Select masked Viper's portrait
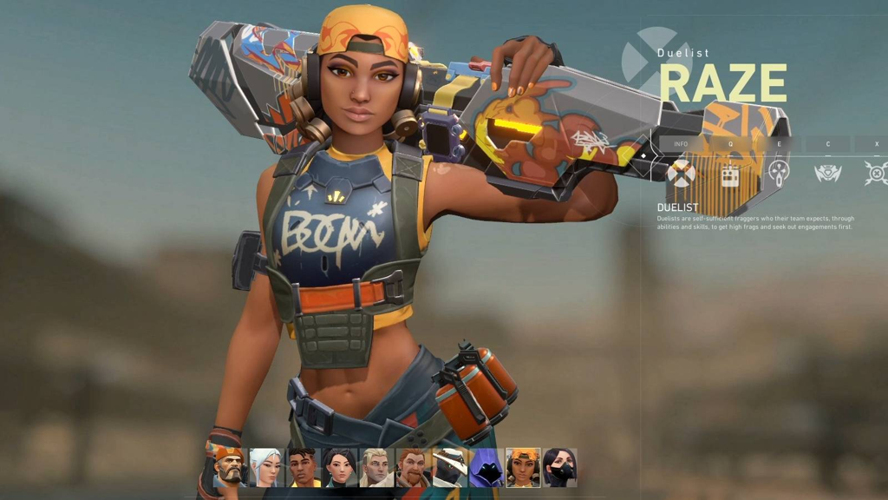888x500 pixels. click(x=560, y=467)
